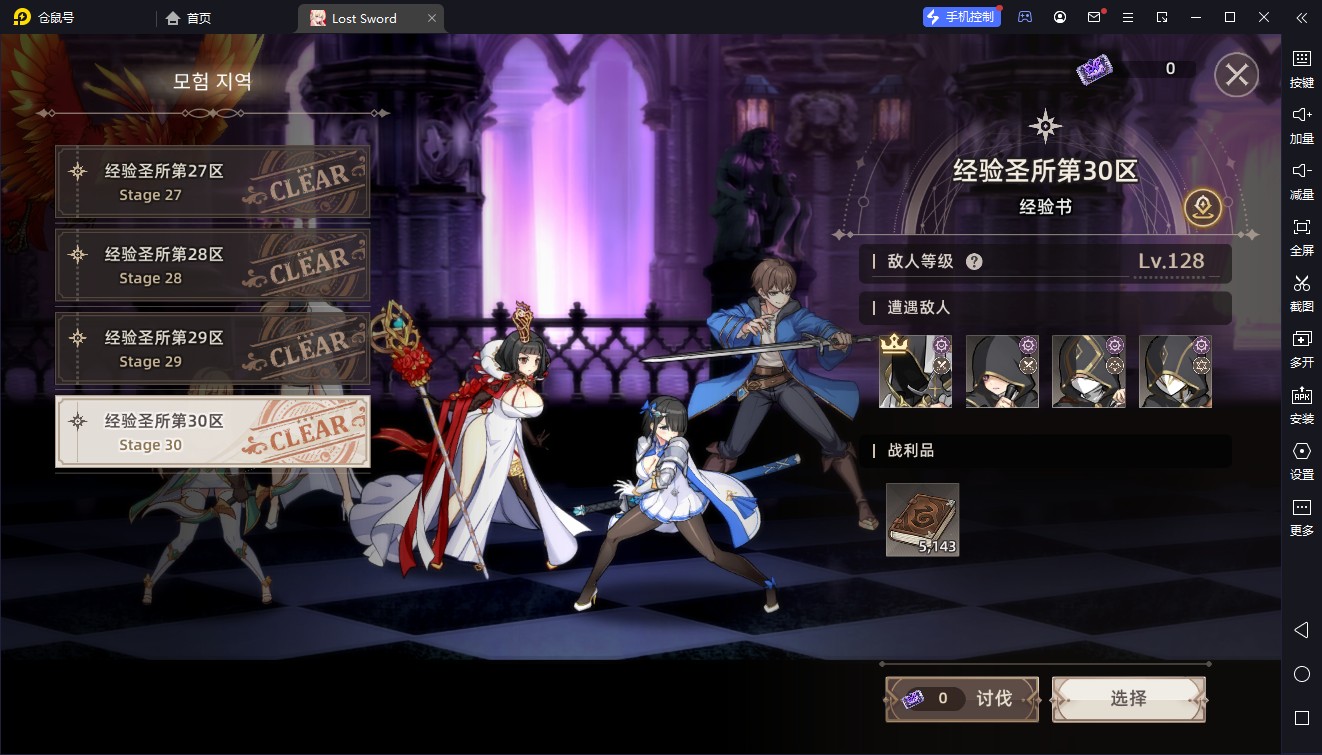Image resolution: width=1322 pixels, height=755 pixels.
Task: View the purple-haired hooded enemy portrait
Action: (x=1002, y=371)
